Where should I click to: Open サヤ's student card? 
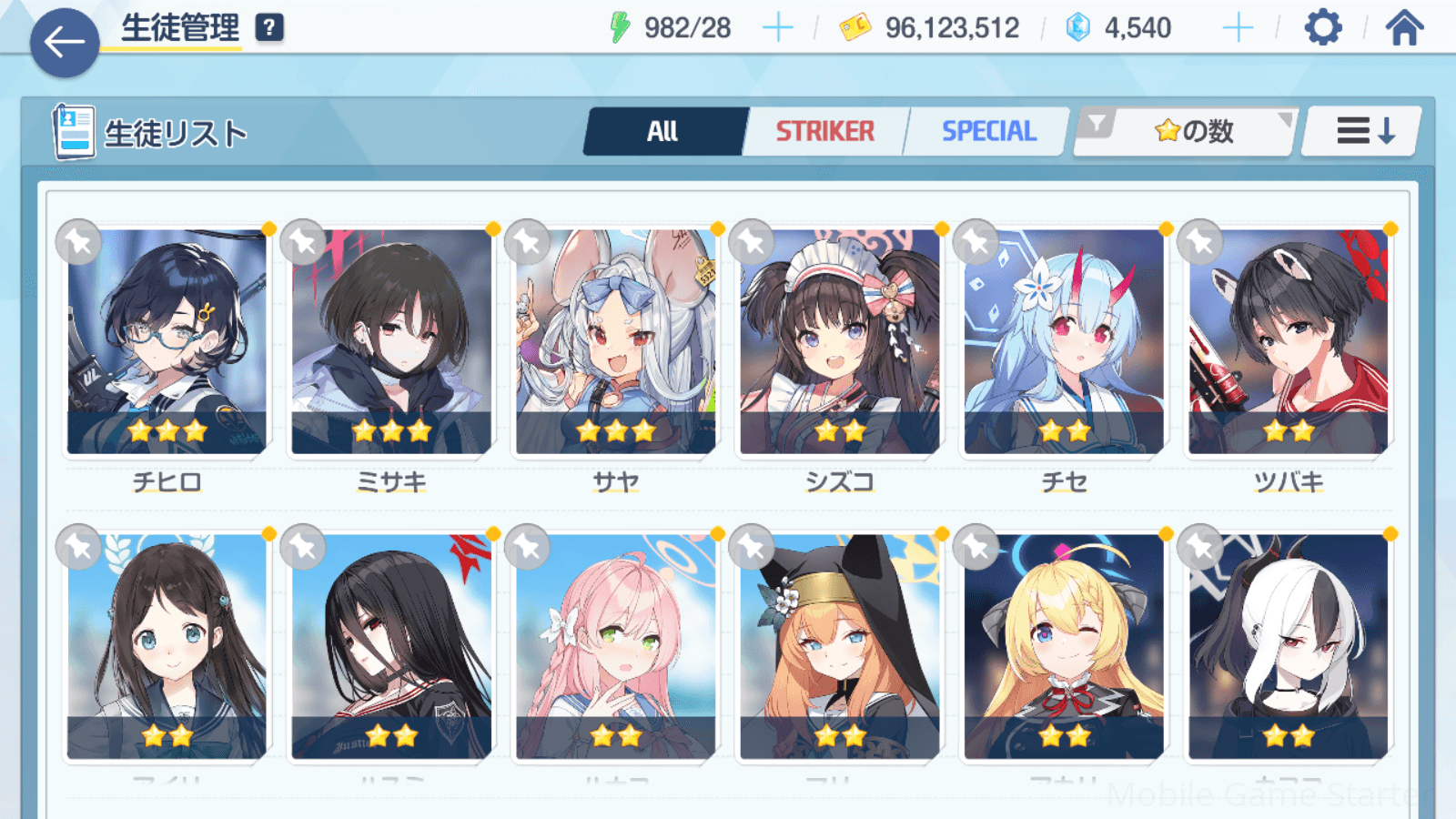click(x=616, y=341)
